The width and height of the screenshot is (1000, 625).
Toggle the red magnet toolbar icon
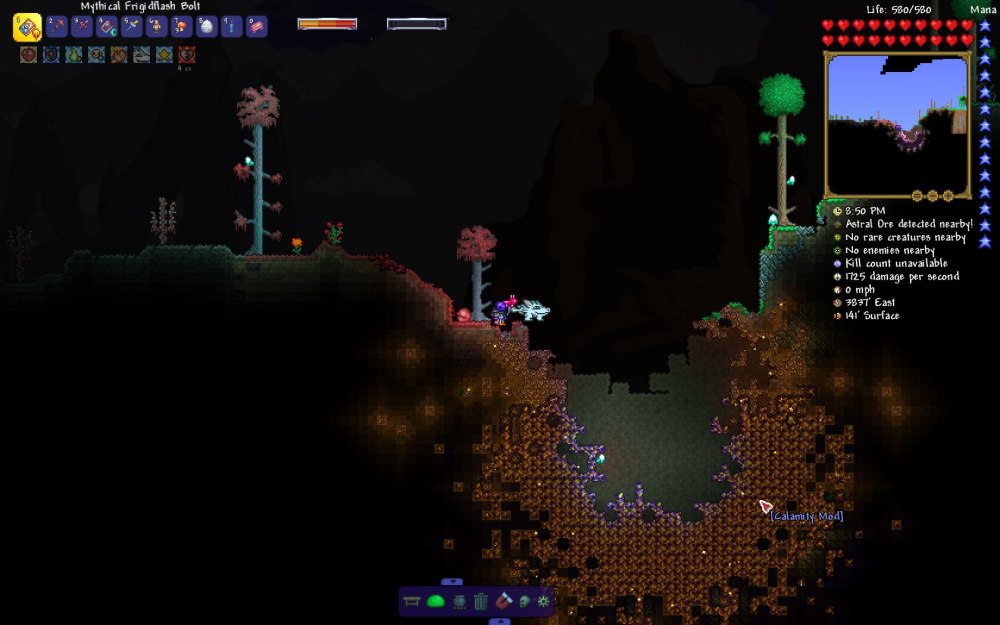503,601
